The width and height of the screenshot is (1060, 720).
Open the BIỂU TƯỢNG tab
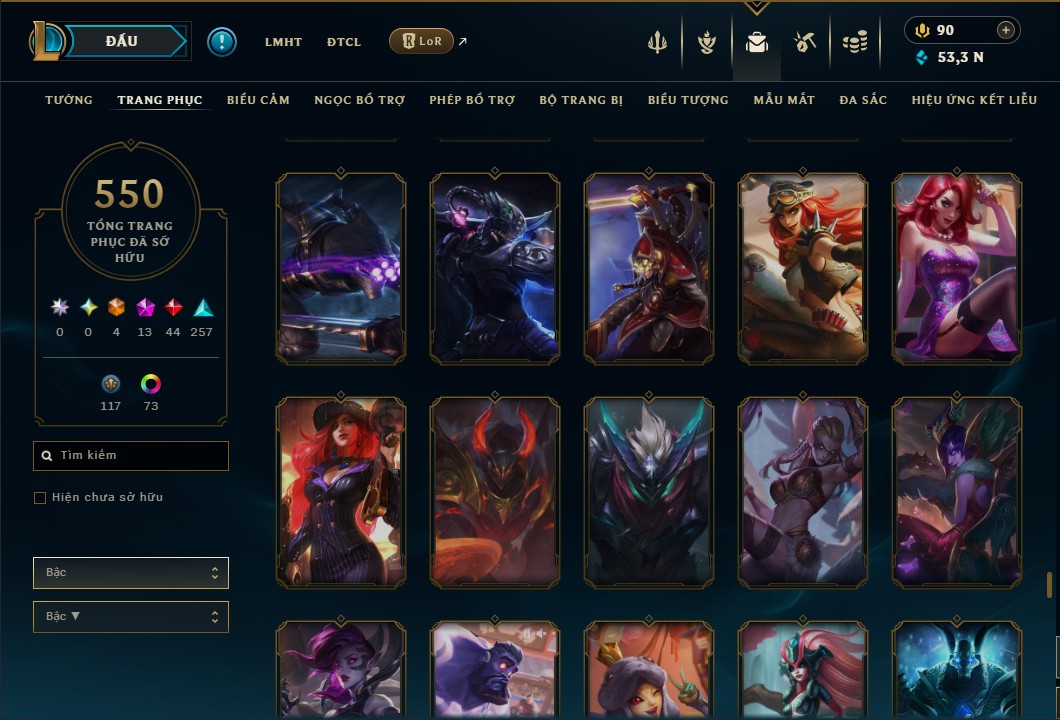(x=688, y=100)
